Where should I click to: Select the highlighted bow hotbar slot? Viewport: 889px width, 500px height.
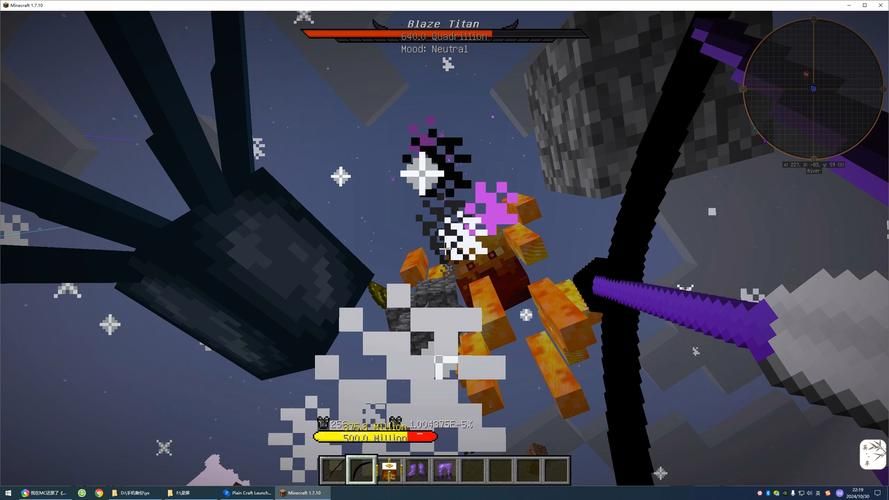361,469
